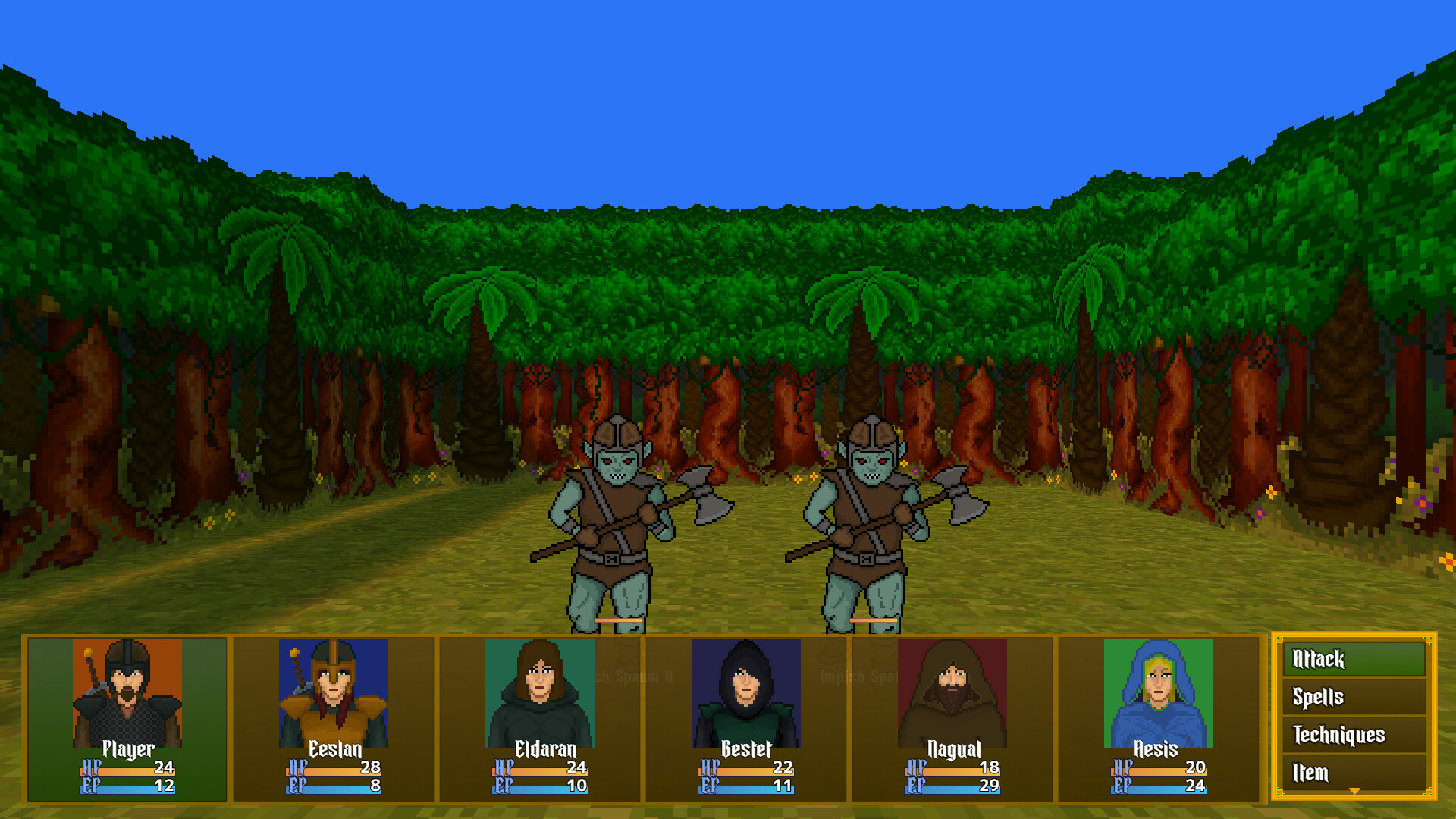The height and width of the screenshot is (819, 1456).
Task: Click the Eldaran name label
Action: tap(544, 748)
